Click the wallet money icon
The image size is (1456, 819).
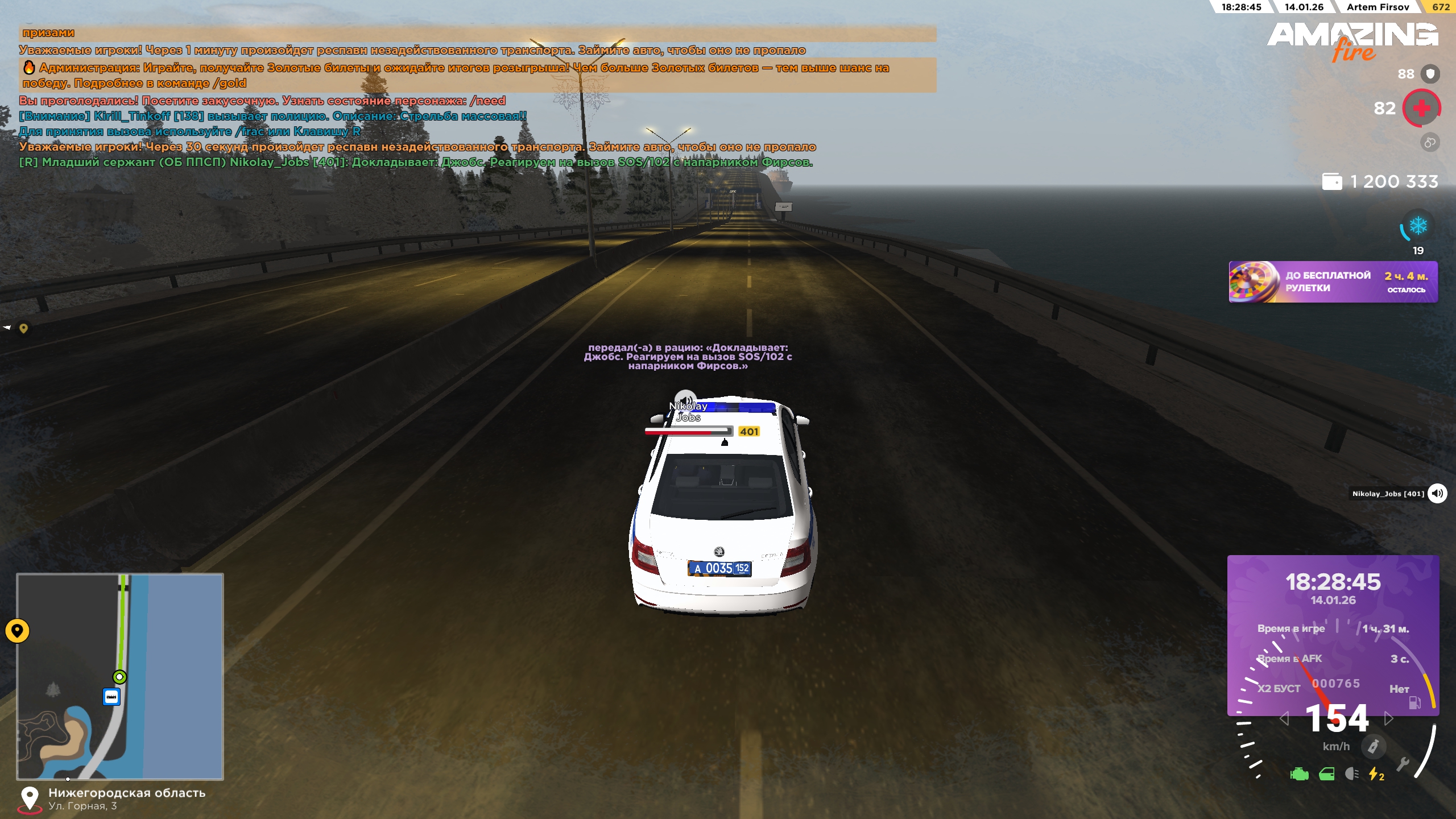tap(1332, 181)
